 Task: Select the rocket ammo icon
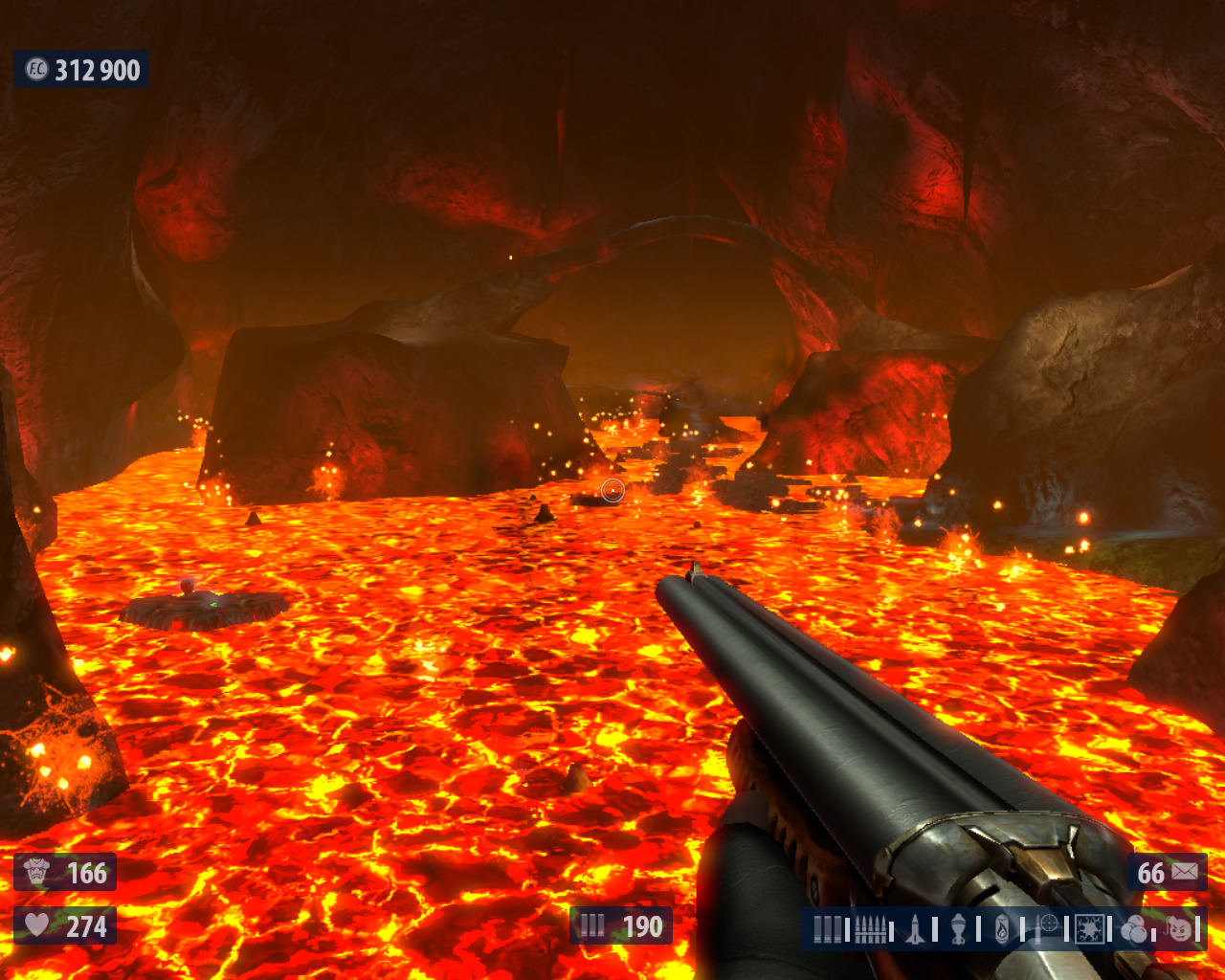(915, 928)
